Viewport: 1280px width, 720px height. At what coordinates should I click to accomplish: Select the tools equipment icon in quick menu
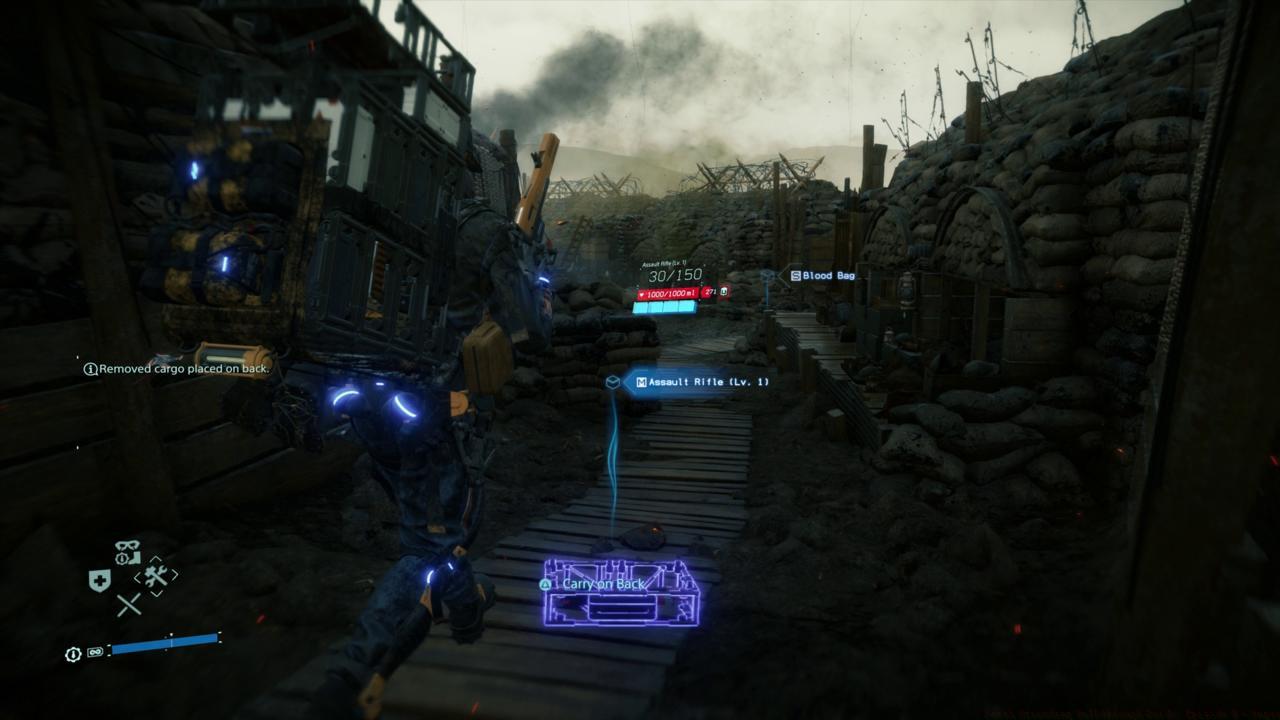point(156,577)
